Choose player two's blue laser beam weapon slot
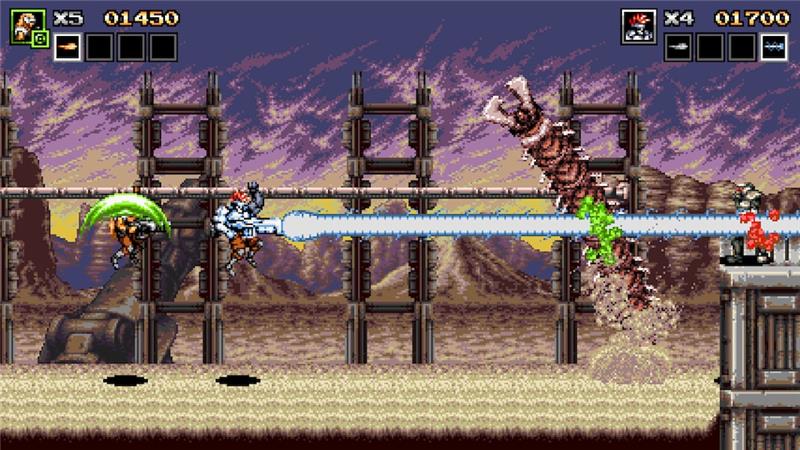Image resolution: width=800 pixels, height=450 pixels. click(773, 47)
